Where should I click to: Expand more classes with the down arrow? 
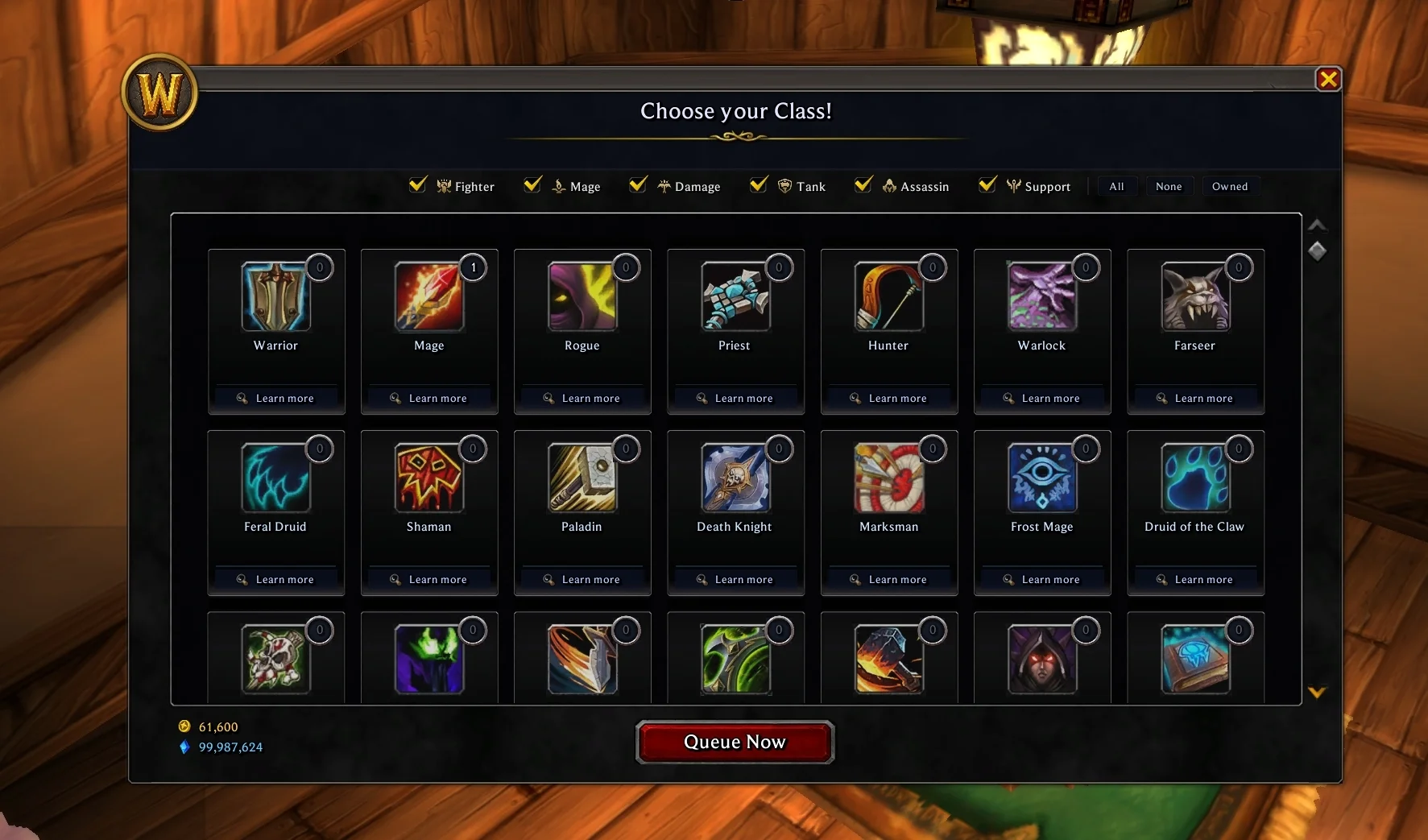[x=1318, y=691]
